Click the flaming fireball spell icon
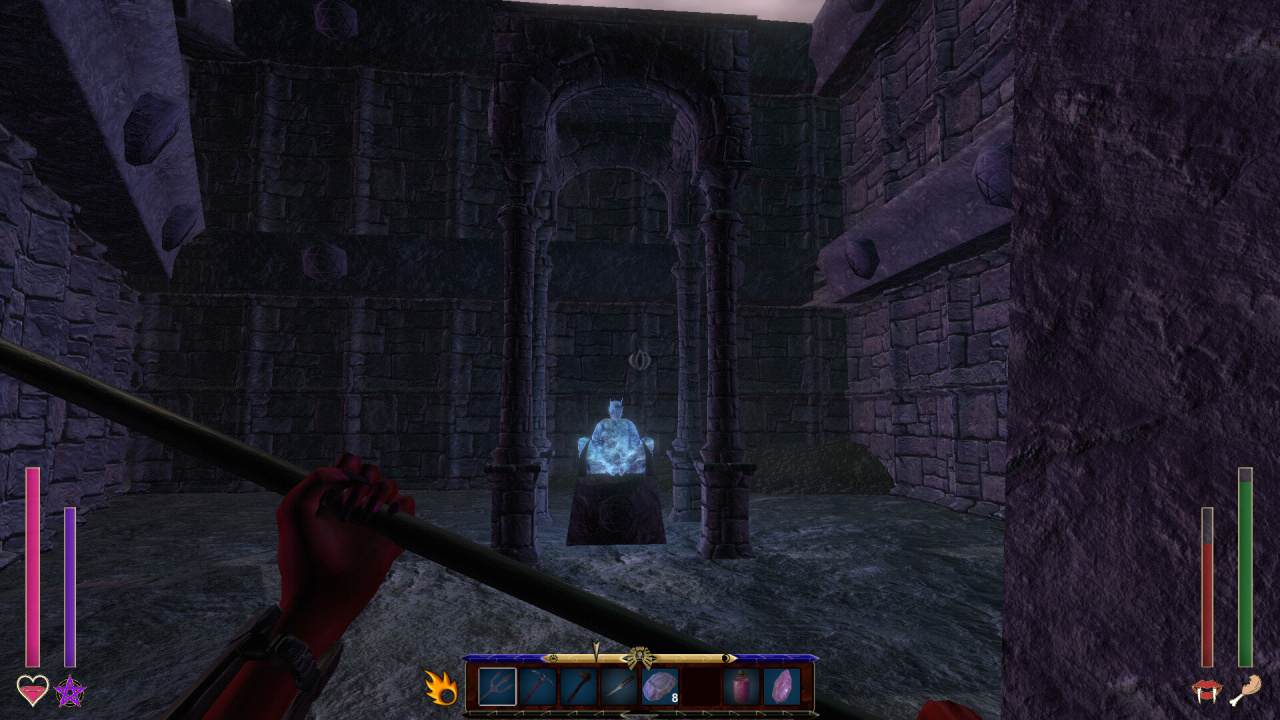 tap(440, 688)
